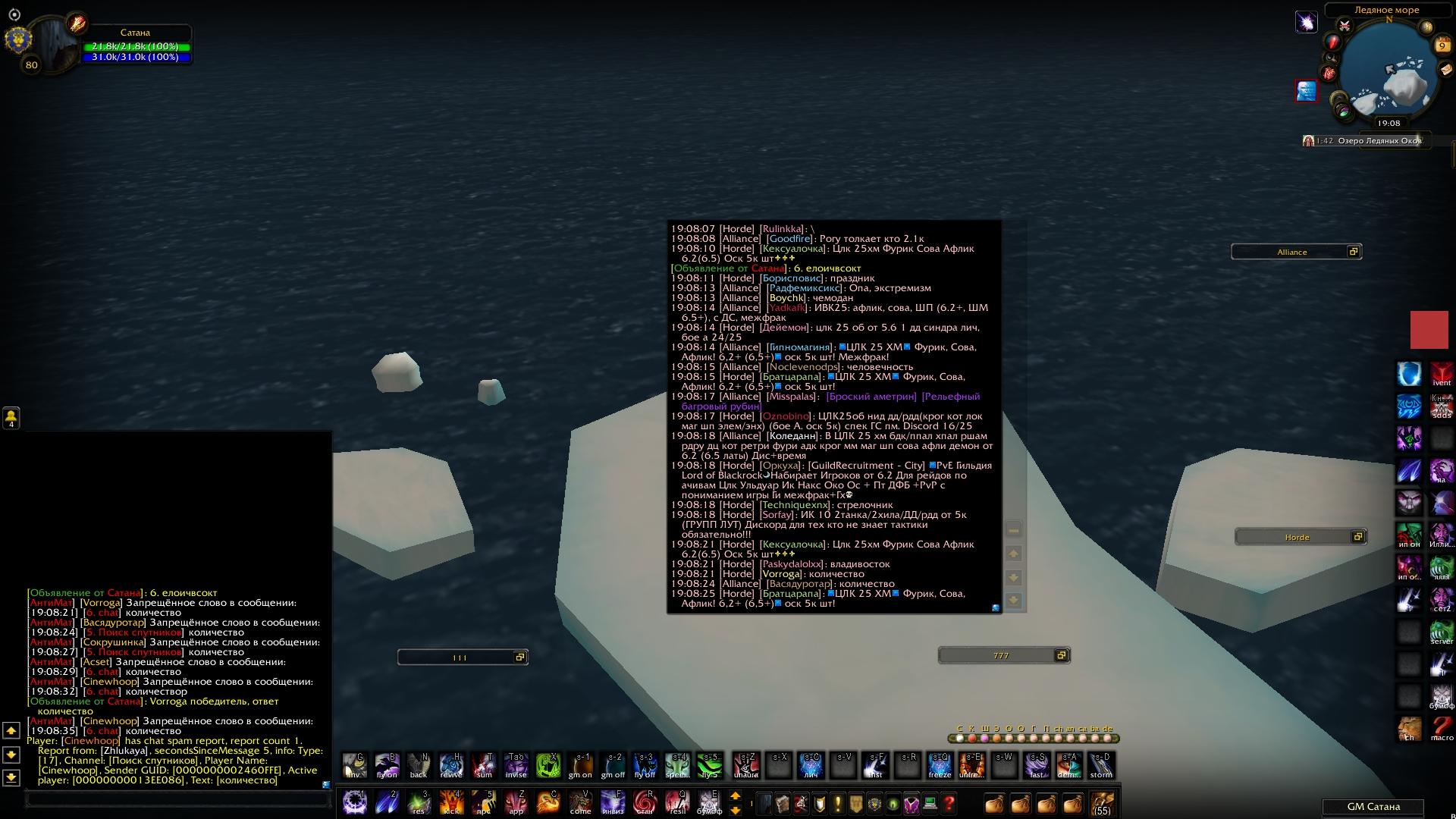Click the "gm on" macro button
1456x819 pixels.
tap(580, 765)
